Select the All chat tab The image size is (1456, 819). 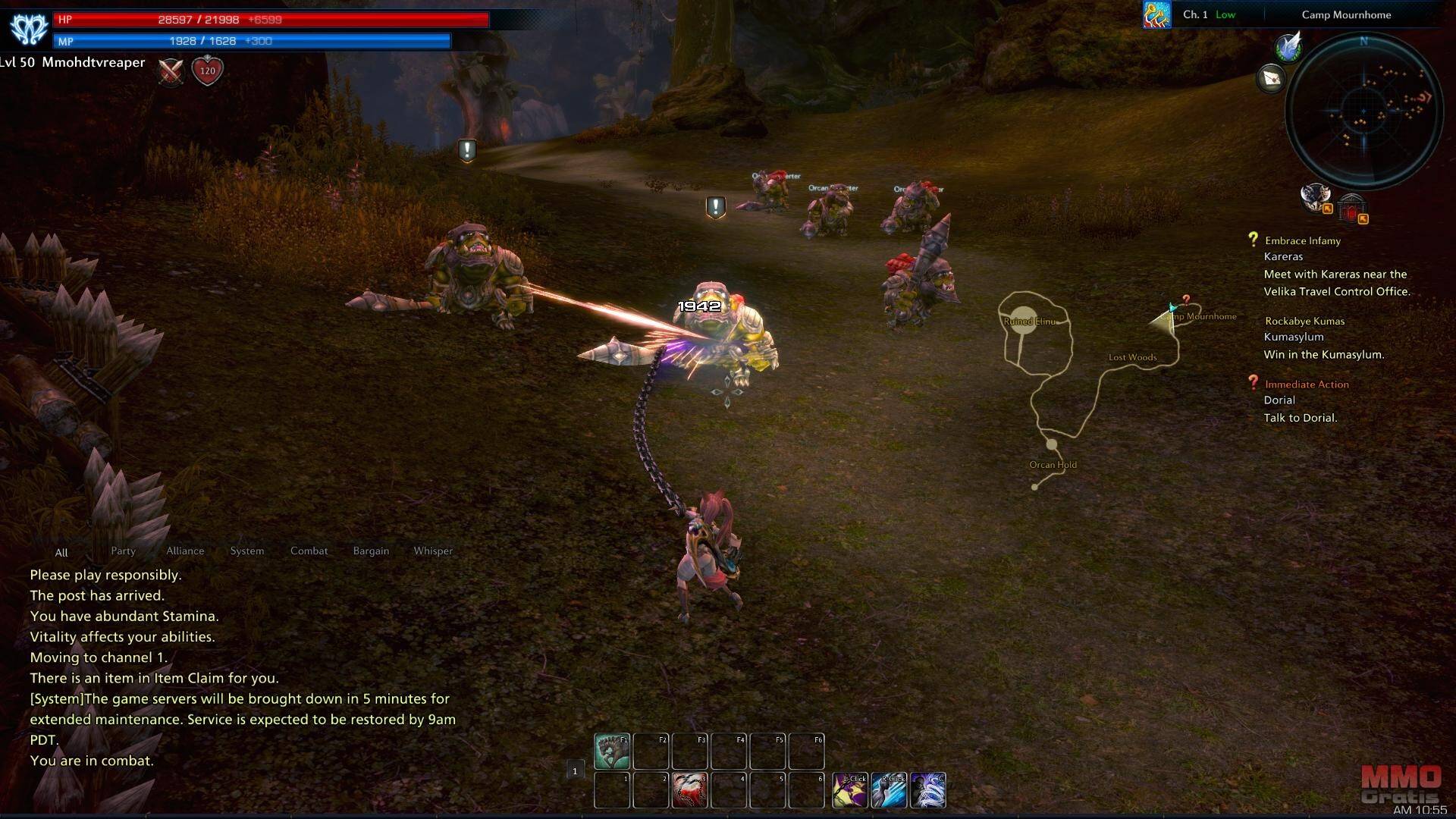coord(61,553)
